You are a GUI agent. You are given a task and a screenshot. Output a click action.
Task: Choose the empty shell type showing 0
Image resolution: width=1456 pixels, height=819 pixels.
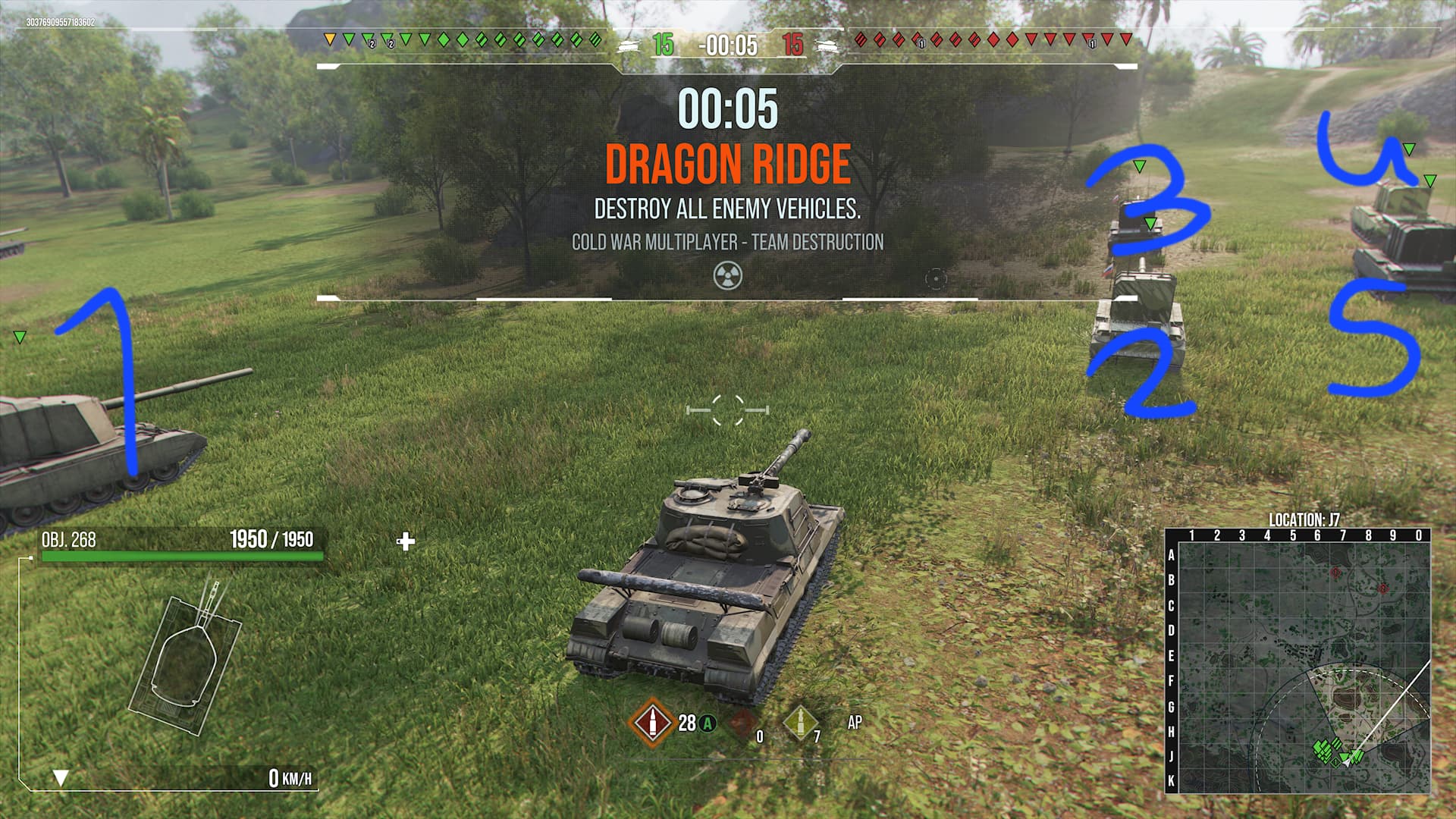(x=744, y=723)
